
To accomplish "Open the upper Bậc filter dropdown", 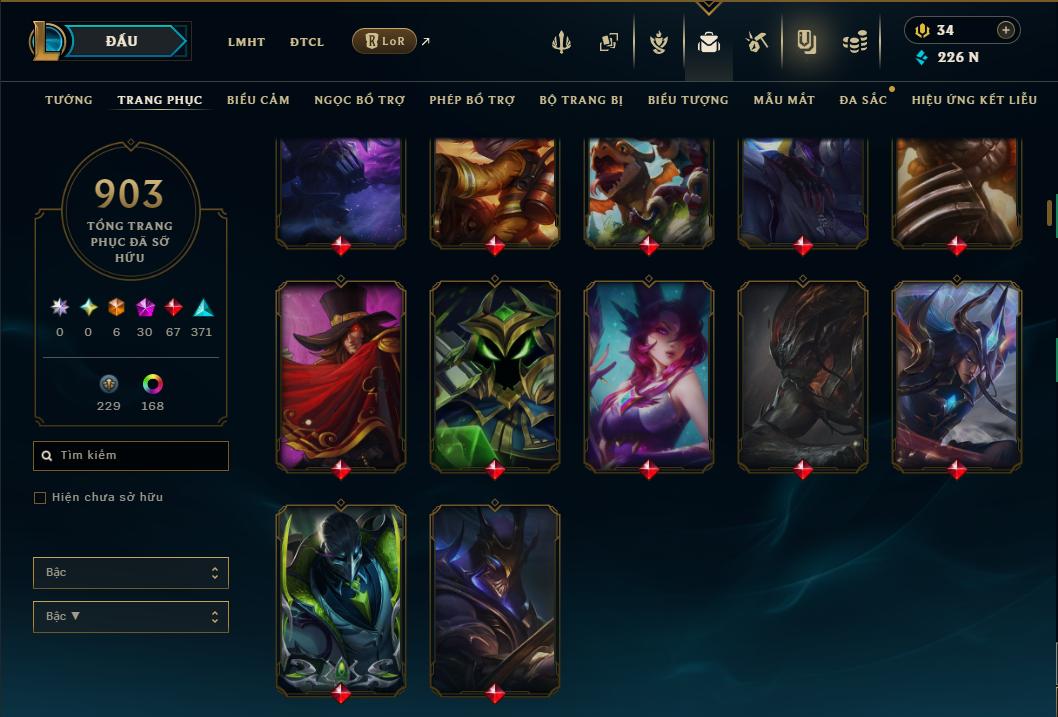I will (131, 573).
